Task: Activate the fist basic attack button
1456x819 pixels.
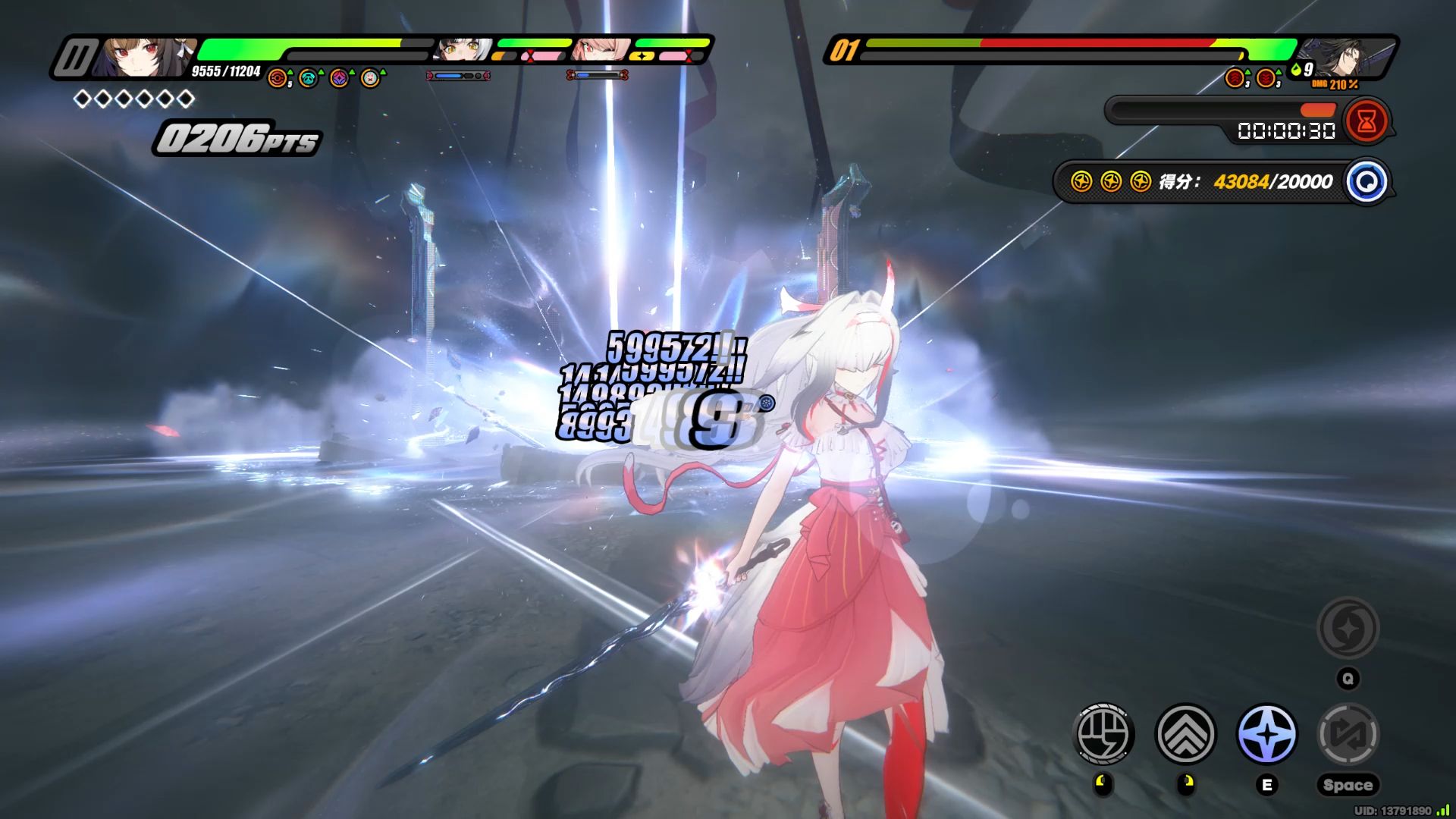Action: tap(1105, 733)
